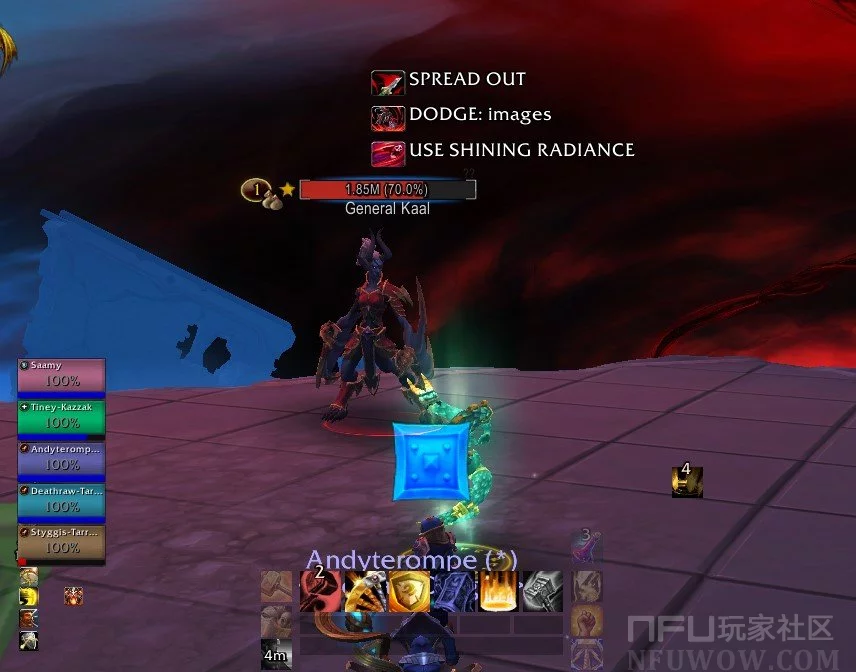Choose the Deathraw party frame

point(61,499)
